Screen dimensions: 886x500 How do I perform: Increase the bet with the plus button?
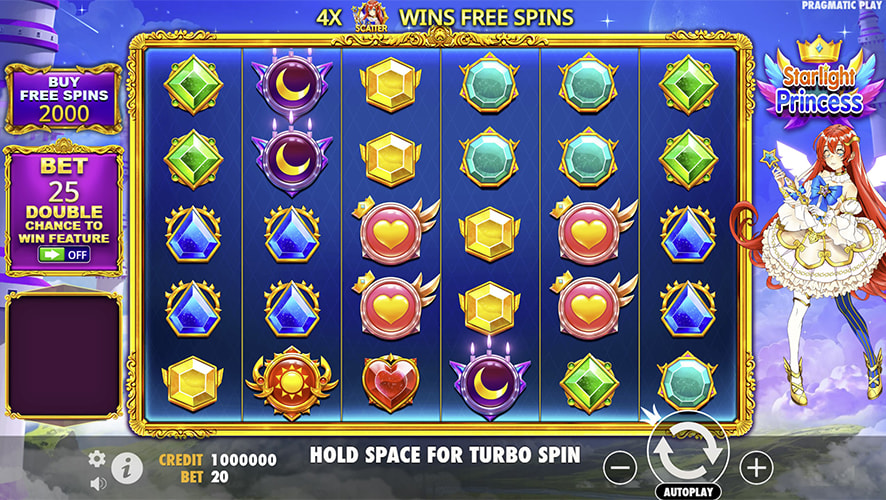[x=756, y=466]
